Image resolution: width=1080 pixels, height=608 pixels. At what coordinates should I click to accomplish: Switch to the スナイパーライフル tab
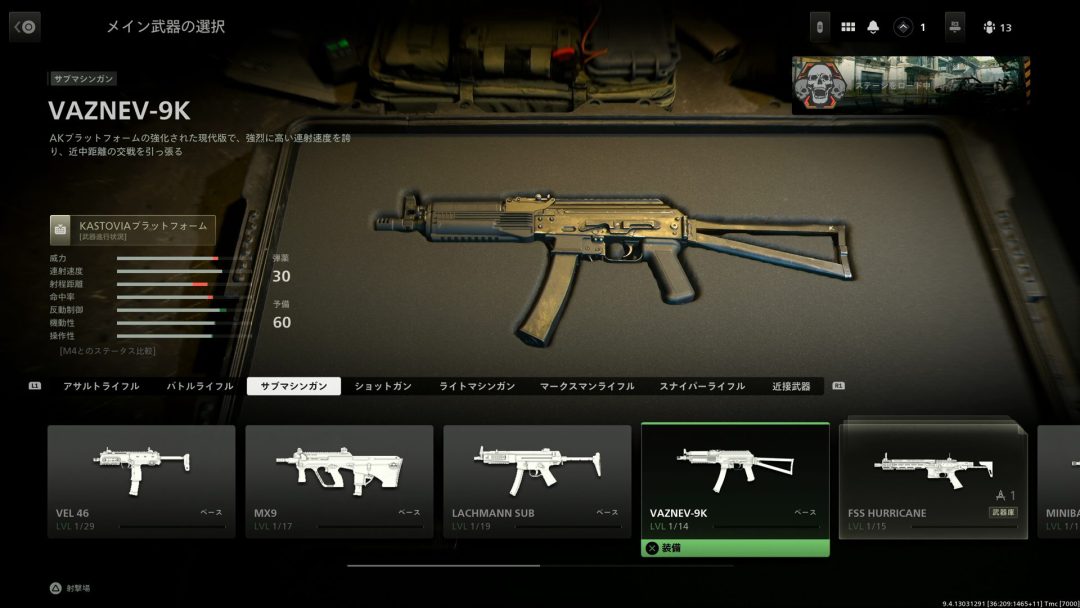tap(702, 386)
